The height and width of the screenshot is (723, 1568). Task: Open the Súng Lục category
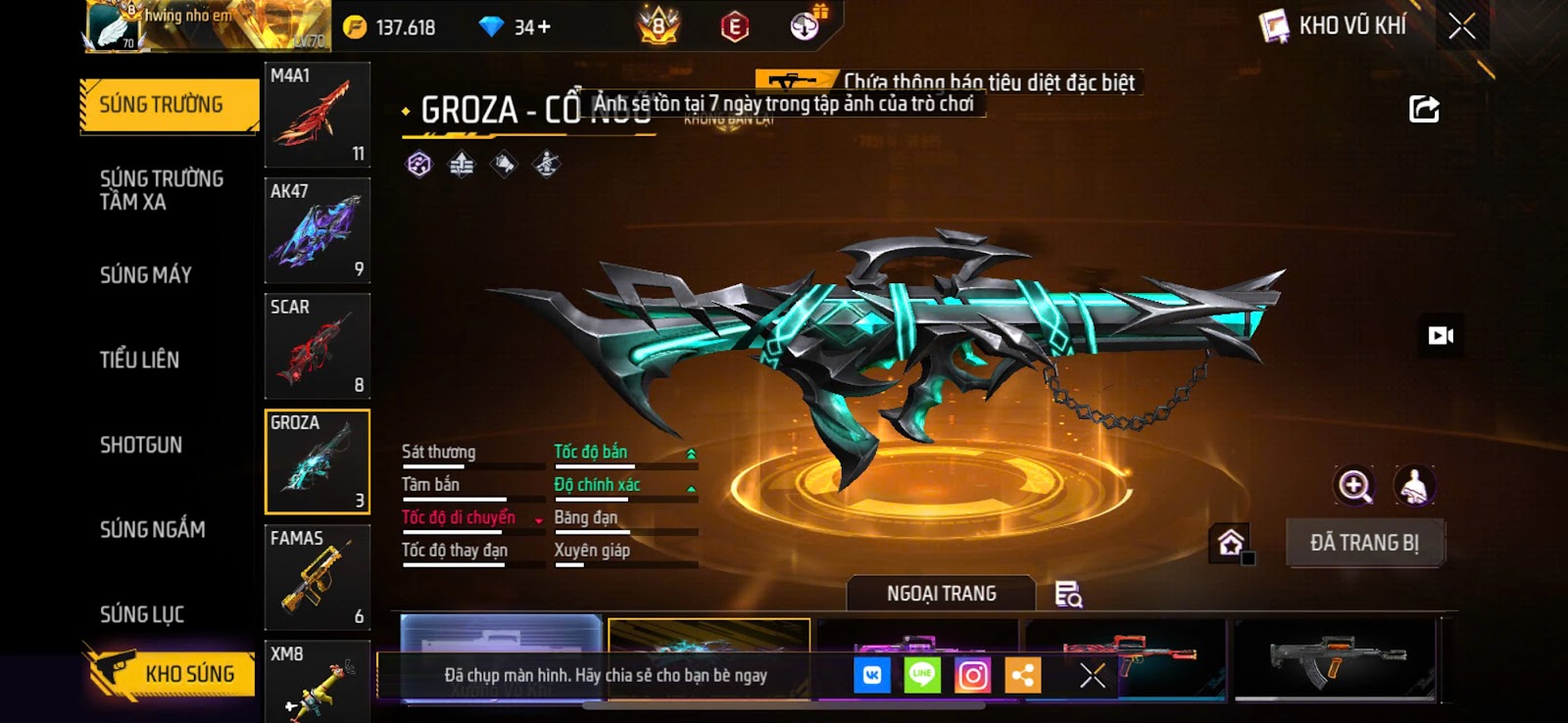coord(142,614)
